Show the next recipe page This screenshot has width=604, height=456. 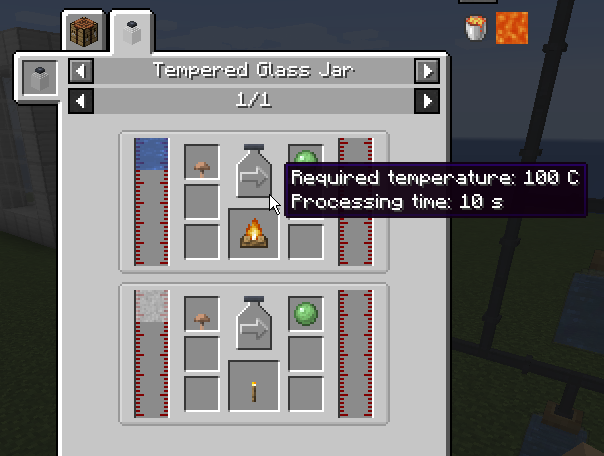[x=427, y=100]
